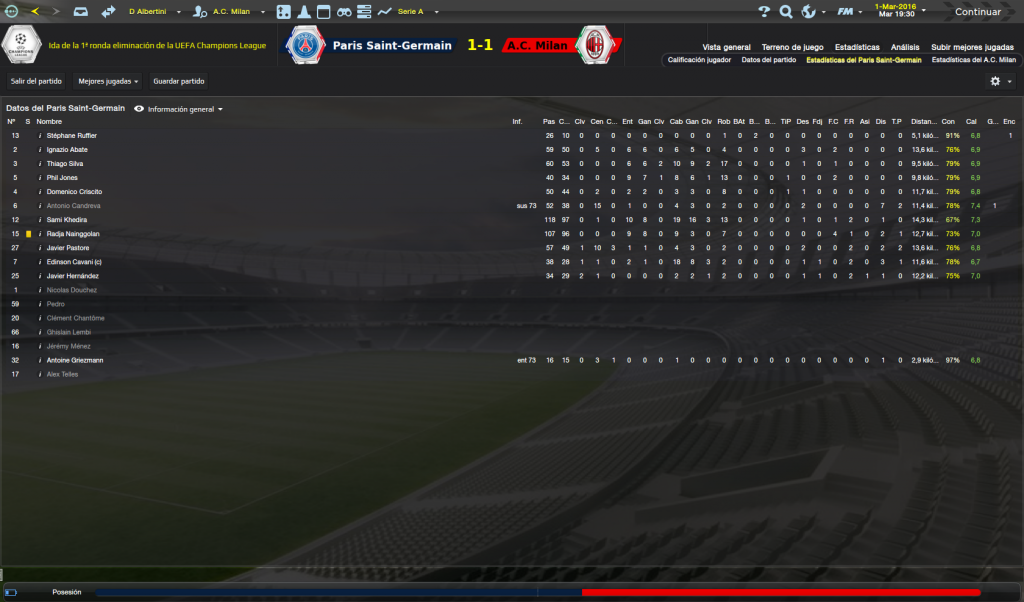
Task: Open the magnifying glass search
Action: point(785,12)
